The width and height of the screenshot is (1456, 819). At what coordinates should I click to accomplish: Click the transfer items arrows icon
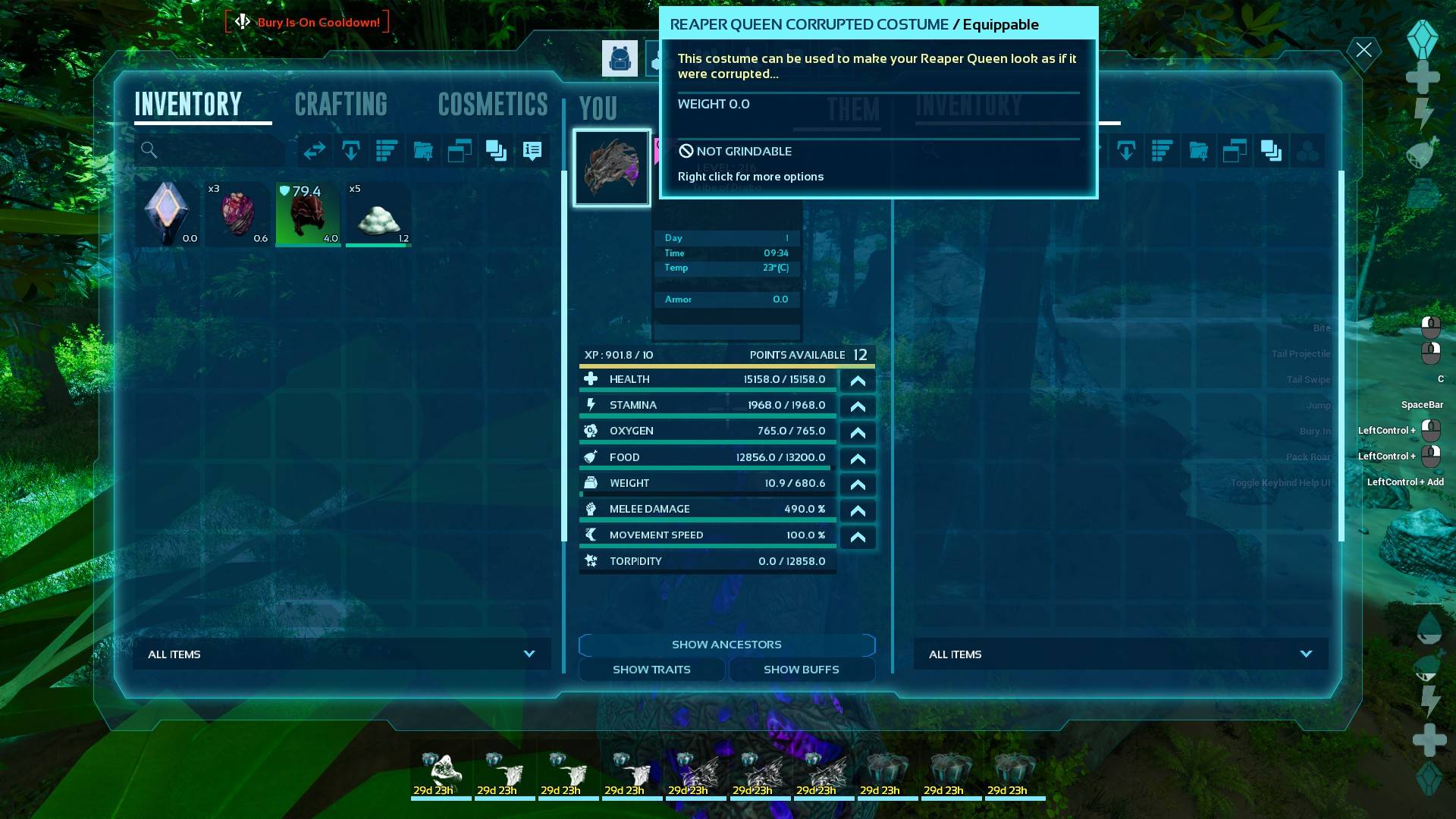pos(314,150)
